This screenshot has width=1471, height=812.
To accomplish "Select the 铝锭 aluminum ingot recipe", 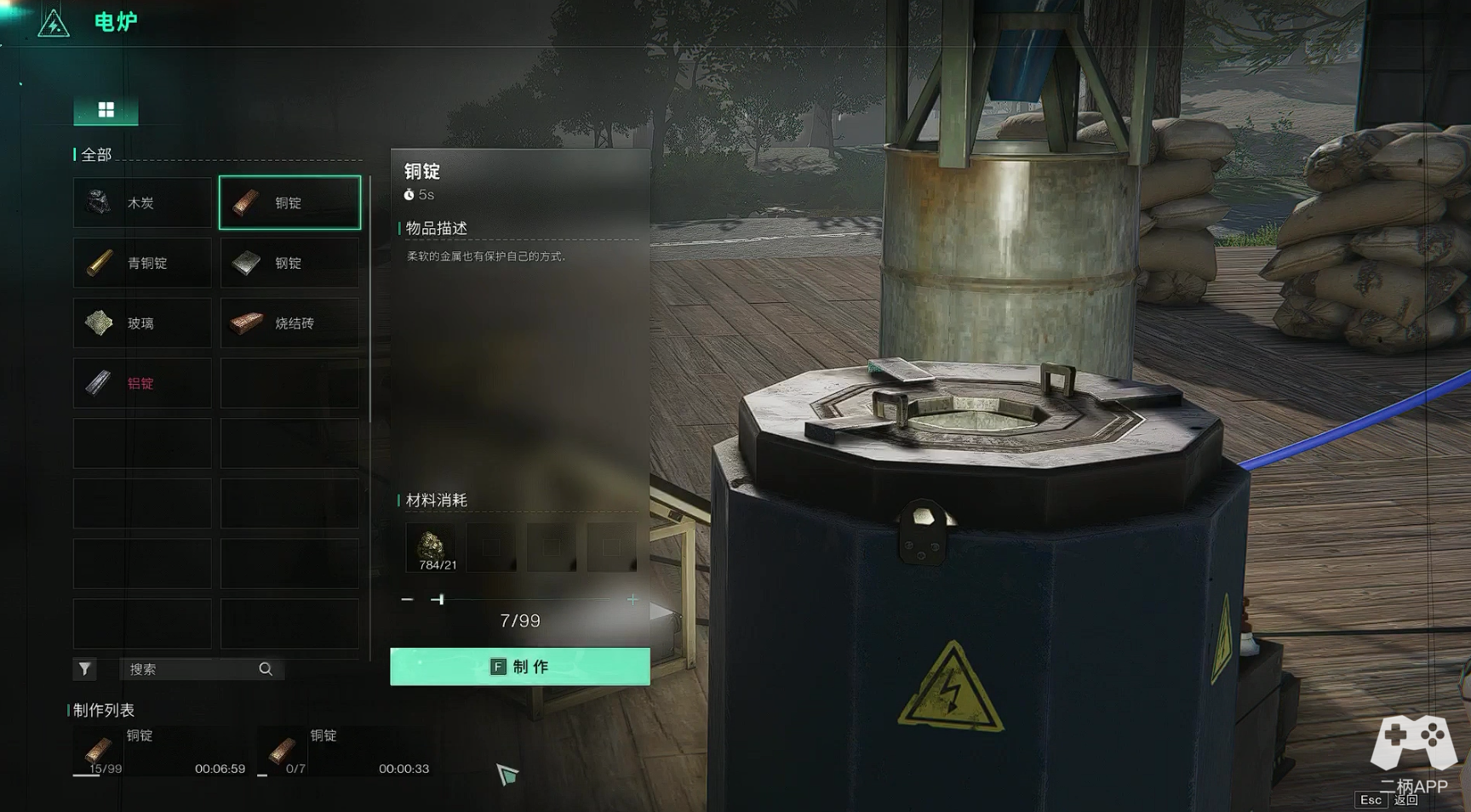I will click(142, 383).
